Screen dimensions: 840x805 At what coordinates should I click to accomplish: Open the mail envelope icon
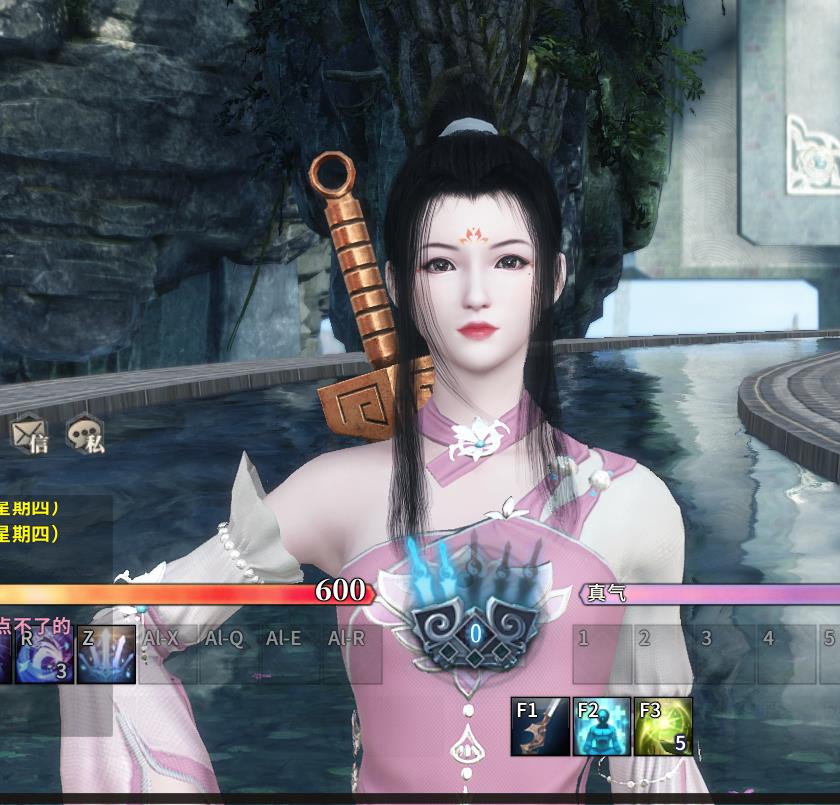[28, 434]
